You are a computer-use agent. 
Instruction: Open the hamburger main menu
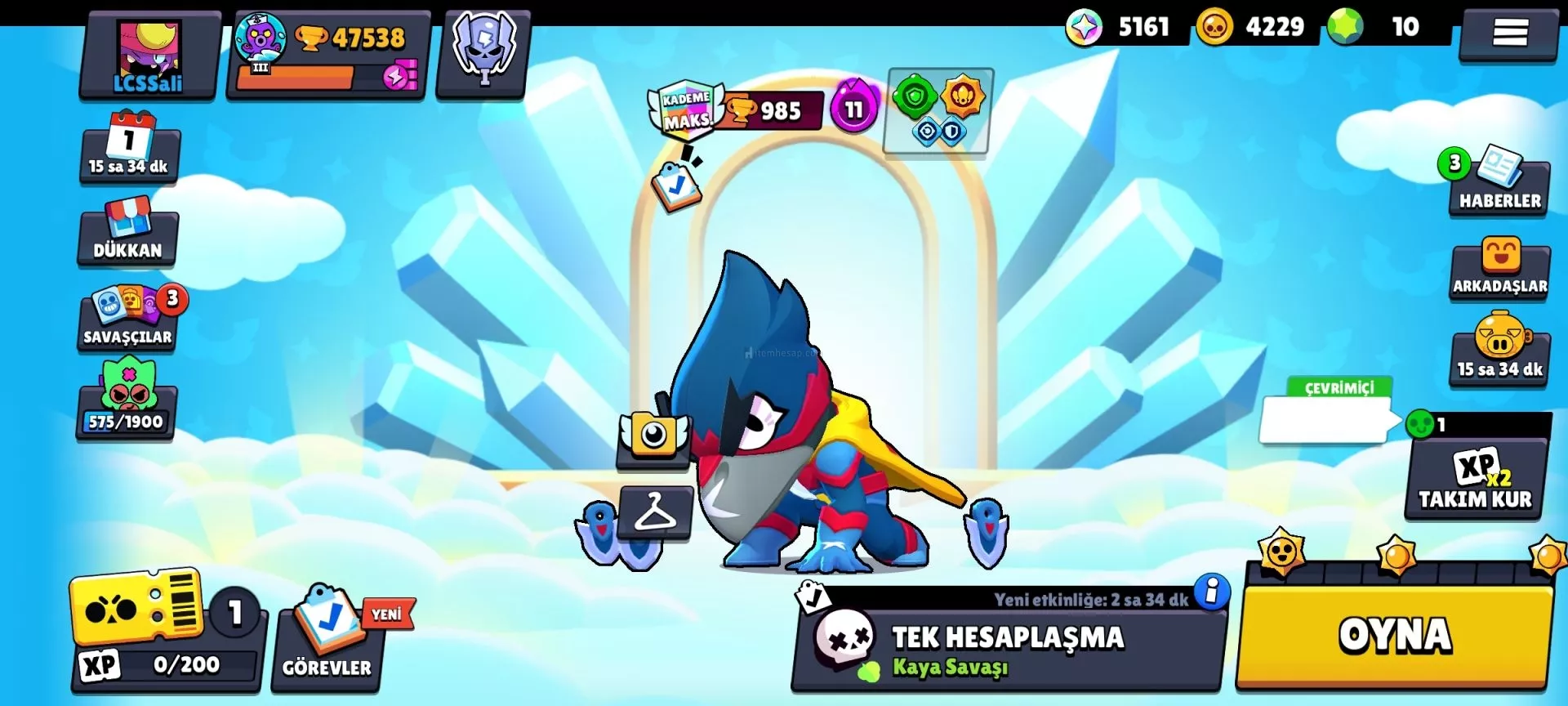(1509, 33)
